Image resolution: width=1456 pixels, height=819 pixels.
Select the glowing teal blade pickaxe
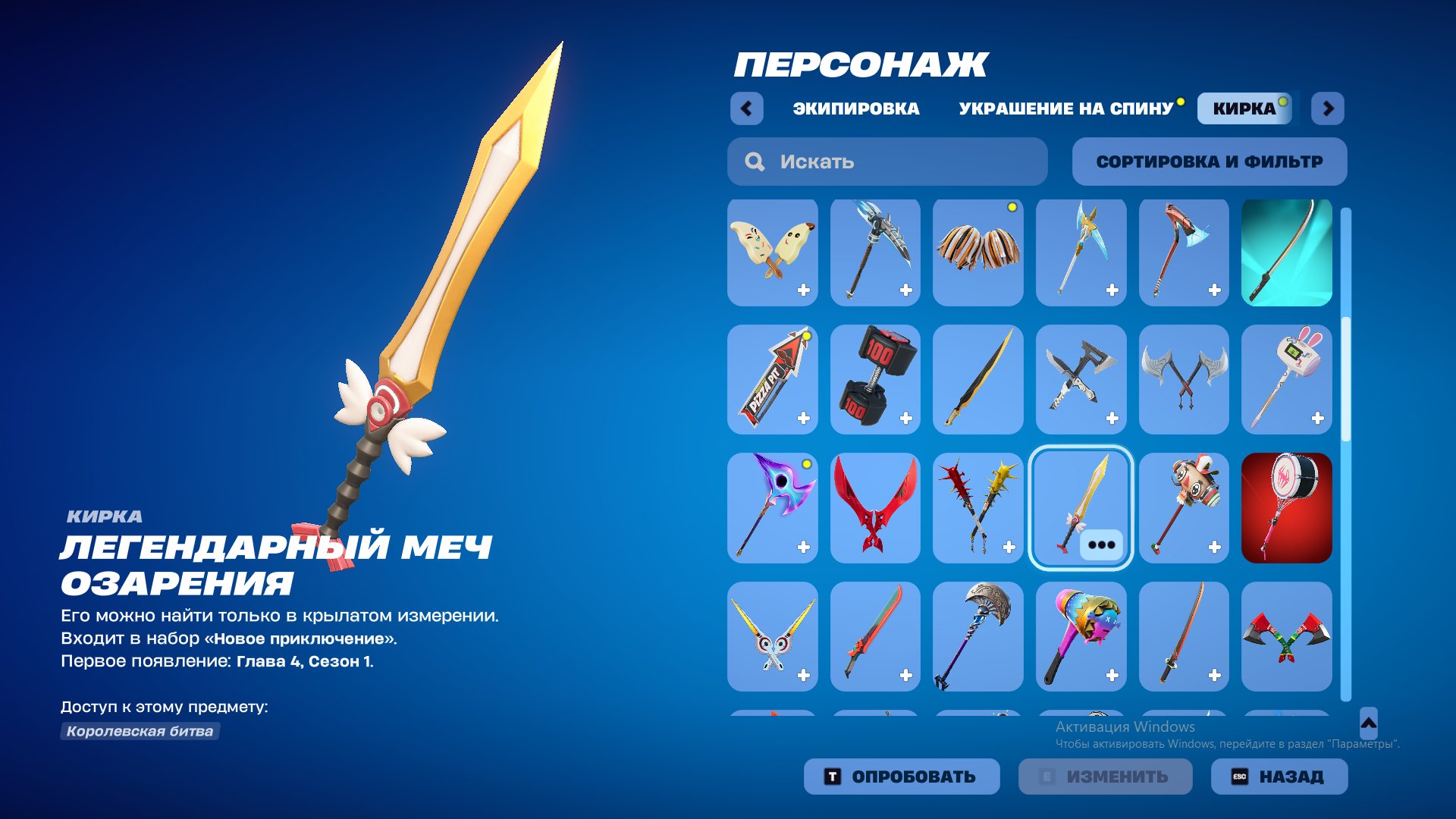(1287, 252)
